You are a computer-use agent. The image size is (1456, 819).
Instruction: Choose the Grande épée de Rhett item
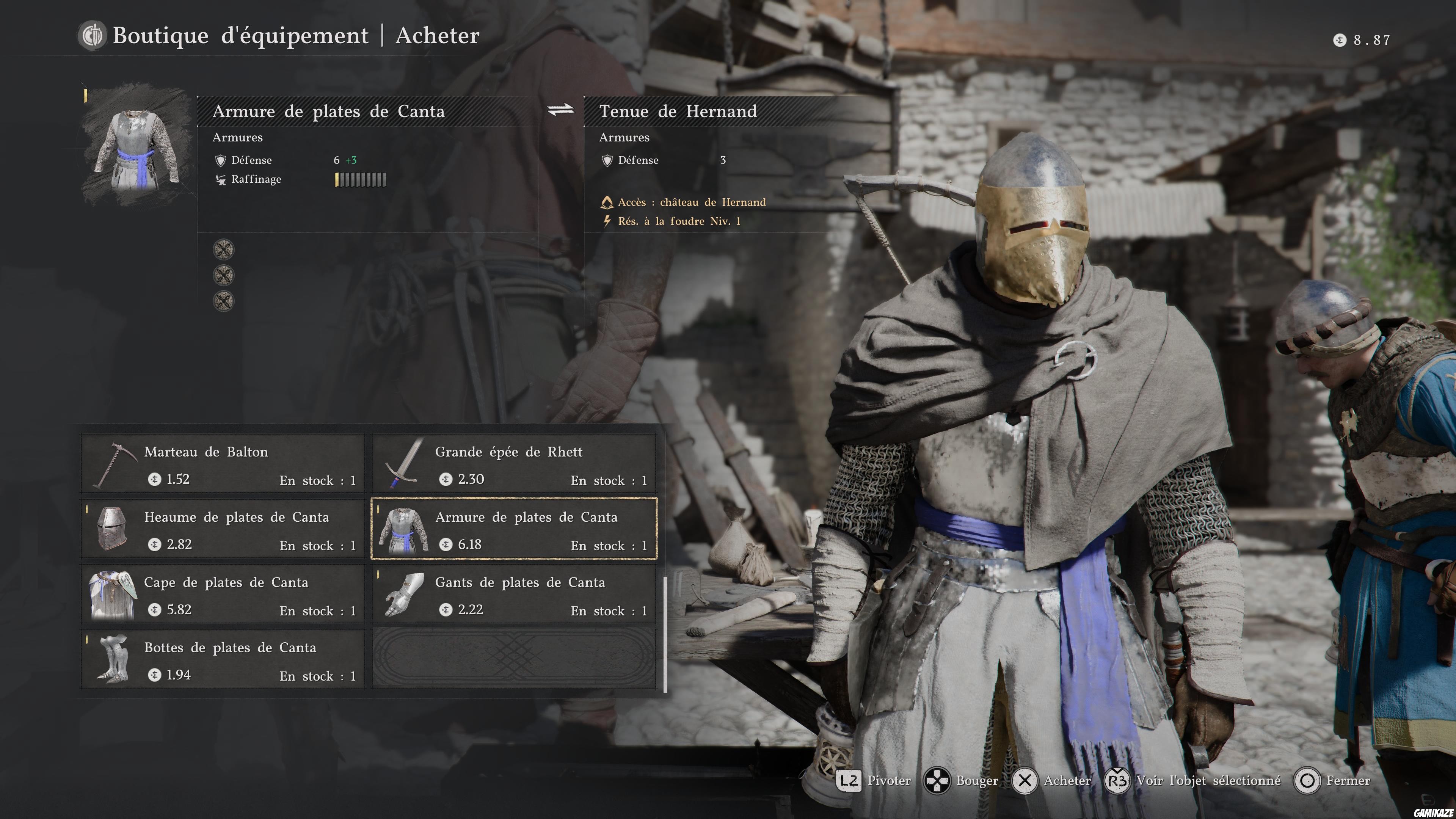(514, 464)
